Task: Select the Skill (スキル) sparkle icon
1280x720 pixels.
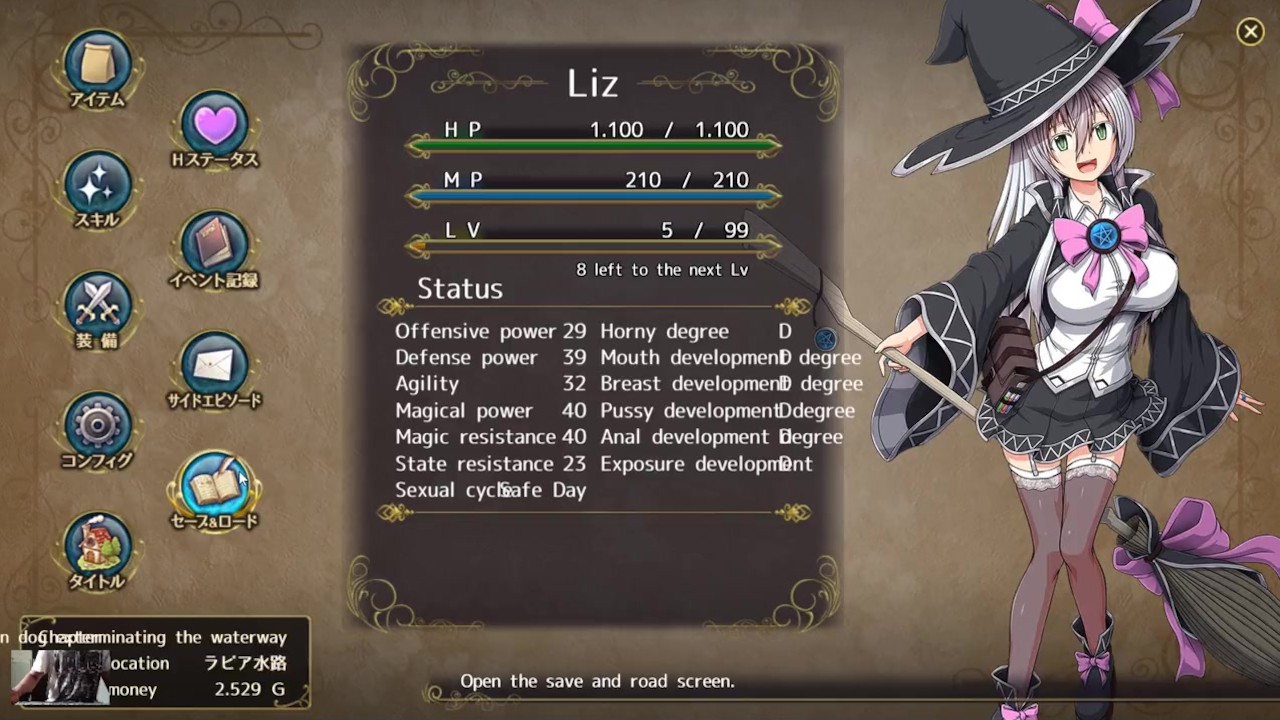Action: pyautogui.click(x=97, y=185)
